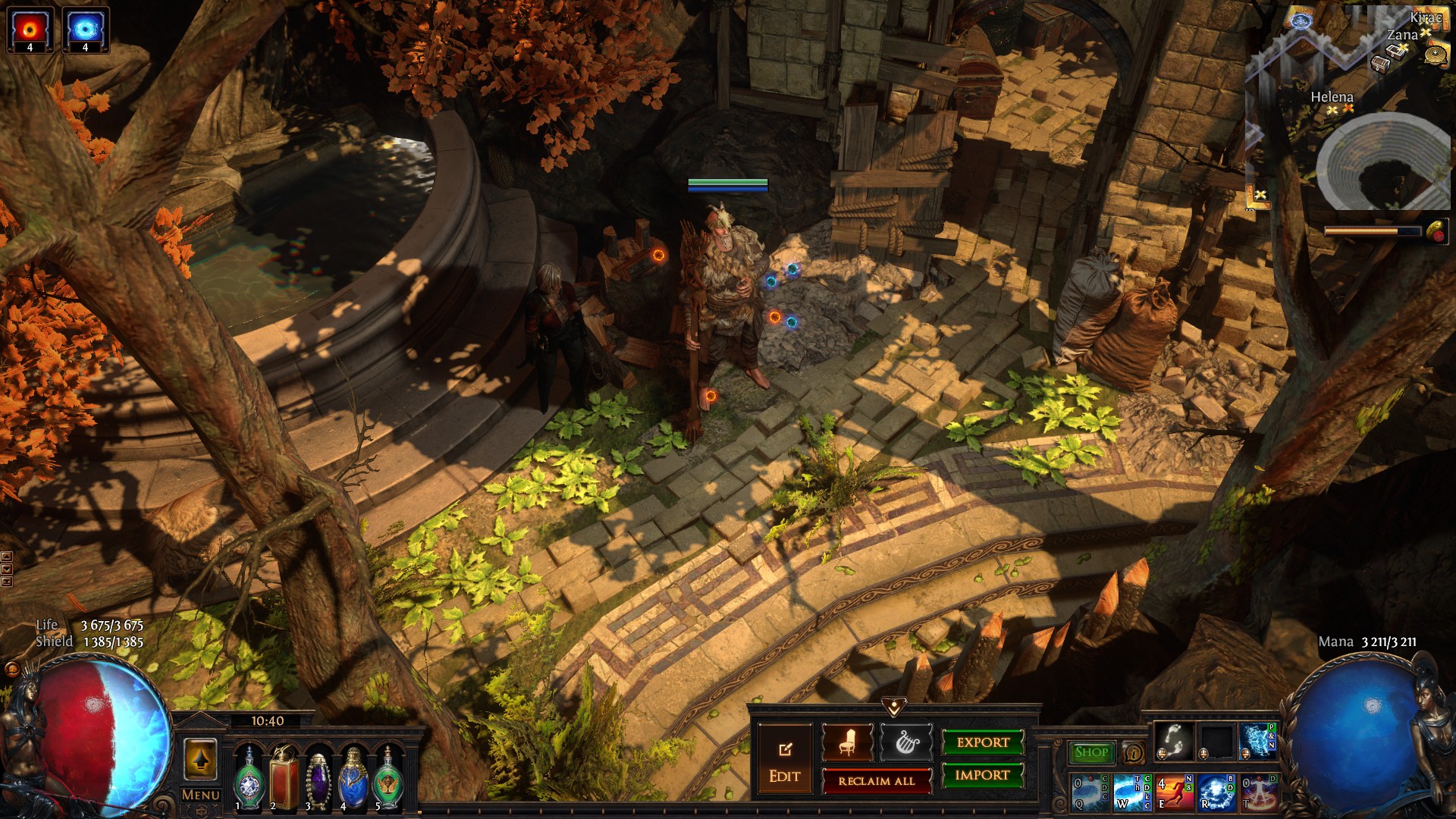The image size is (1456, 819).
Task: Use the red rectangular flask
Action: (285, 777)
